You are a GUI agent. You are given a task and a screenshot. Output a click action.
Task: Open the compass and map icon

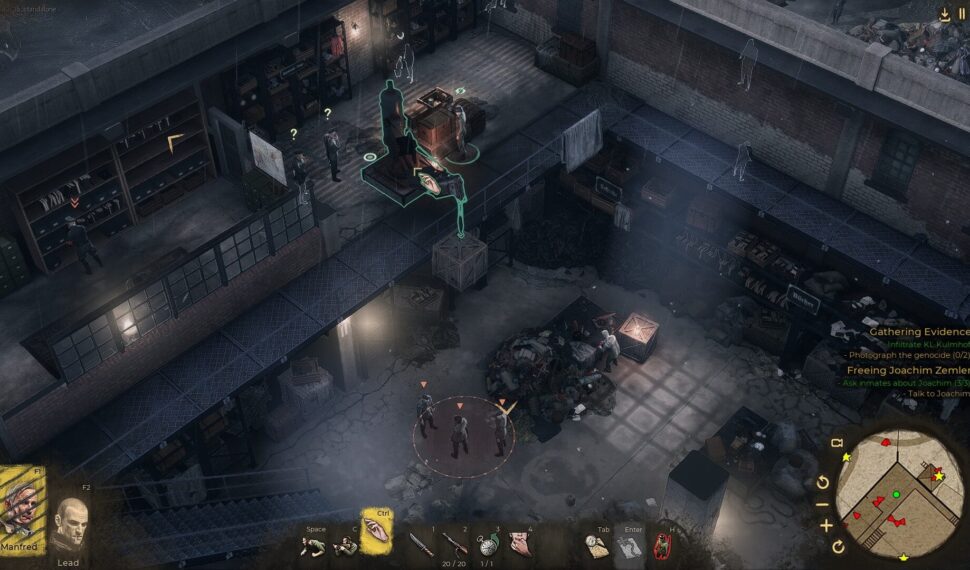[x=597, y=545]
